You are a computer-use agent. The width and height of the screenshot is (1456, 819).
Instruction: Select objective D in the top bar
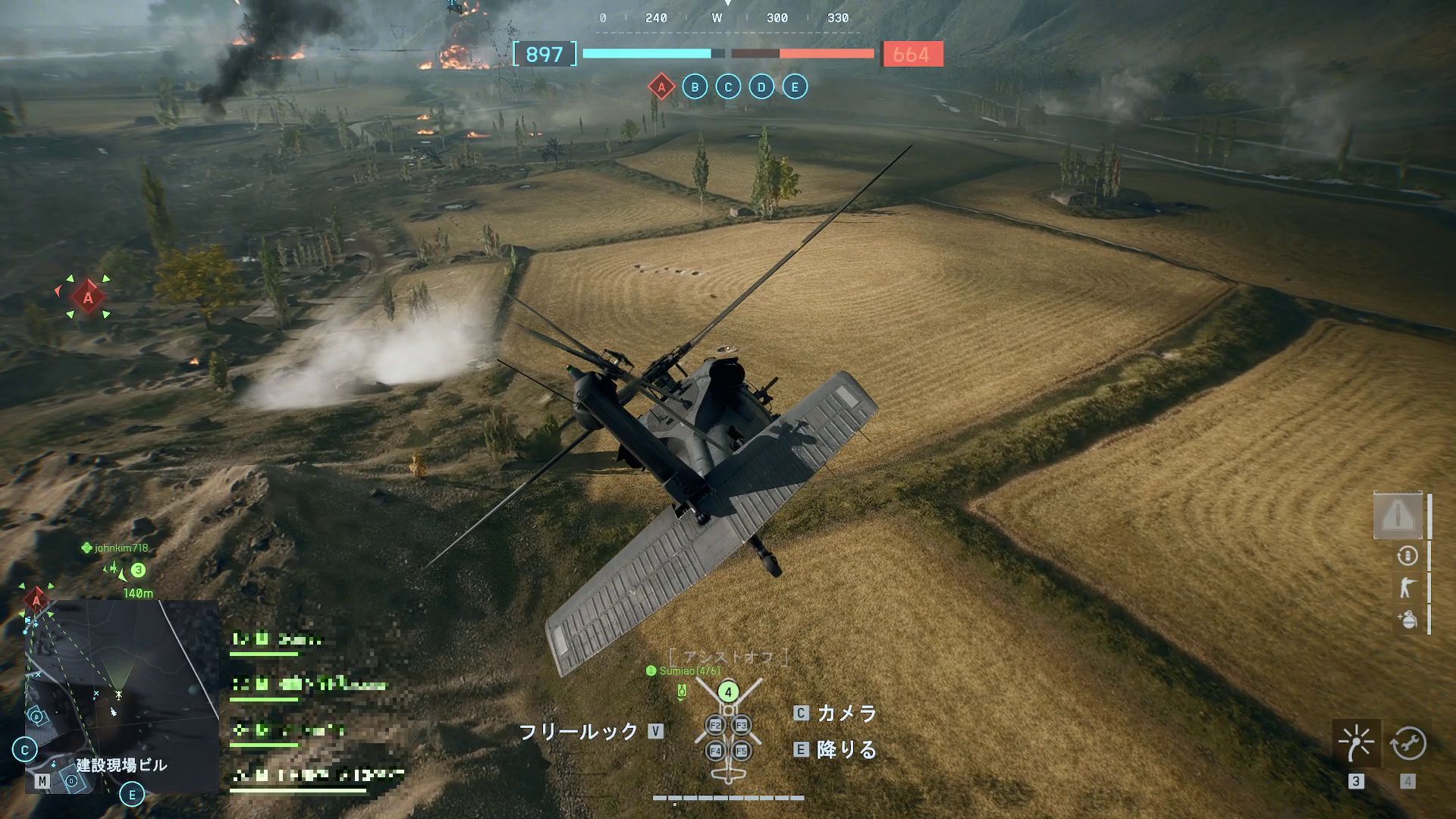(x=760, y=86)
